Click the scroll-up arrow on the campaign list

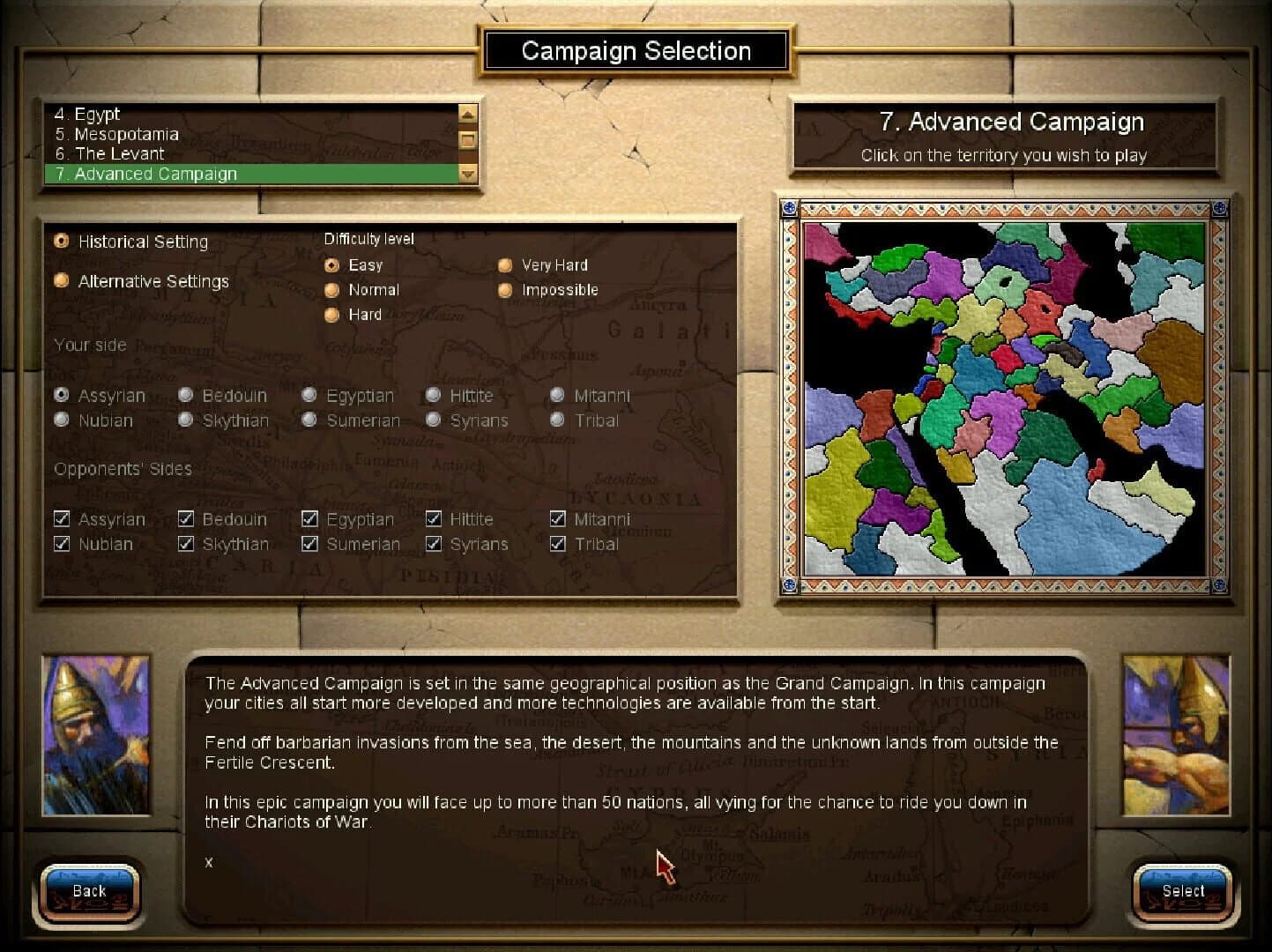[x=467, y=113]
